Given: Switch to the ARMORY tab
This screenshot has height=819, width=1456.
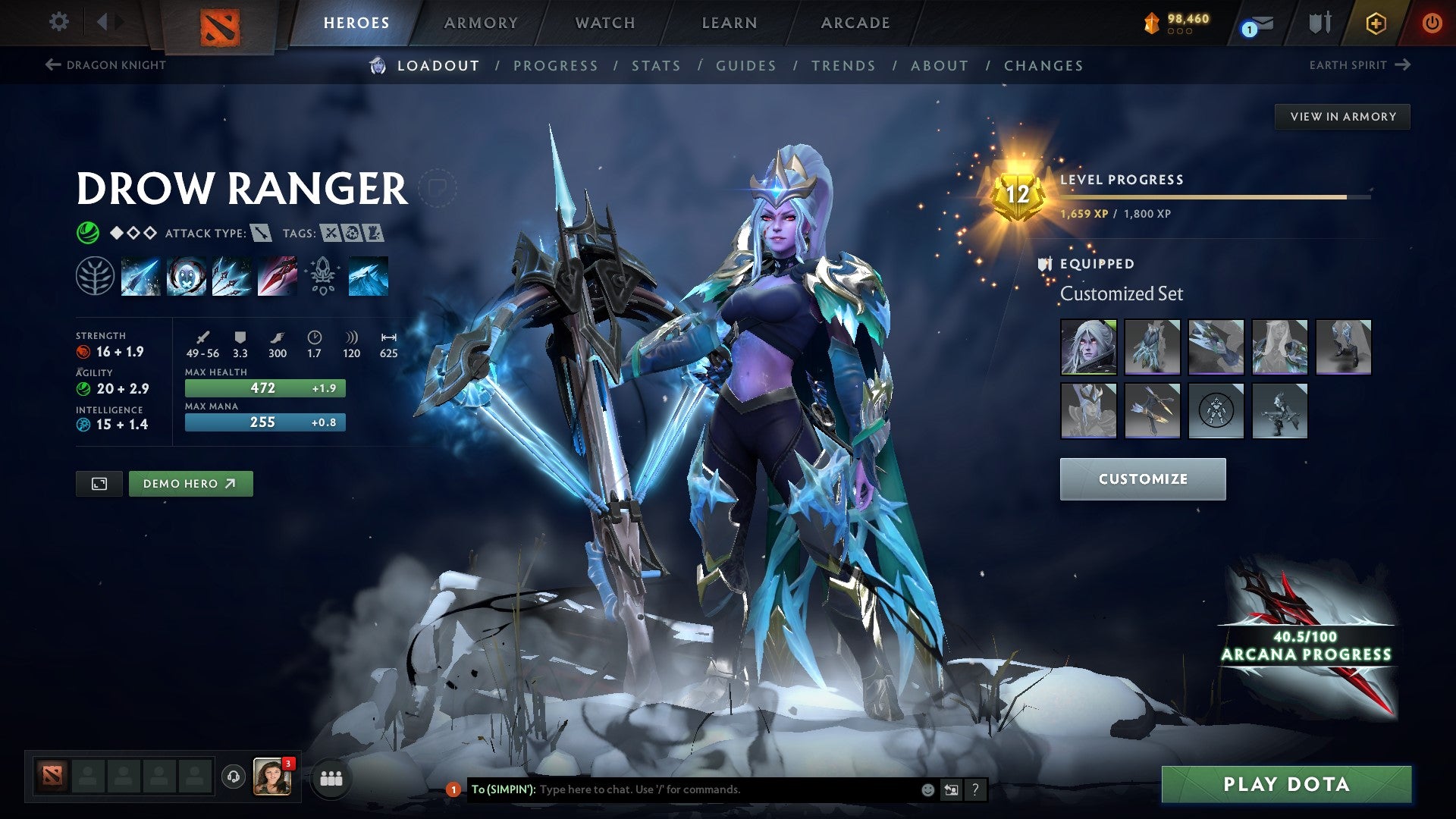Looking at the screenshot, I should click(481, 22).
